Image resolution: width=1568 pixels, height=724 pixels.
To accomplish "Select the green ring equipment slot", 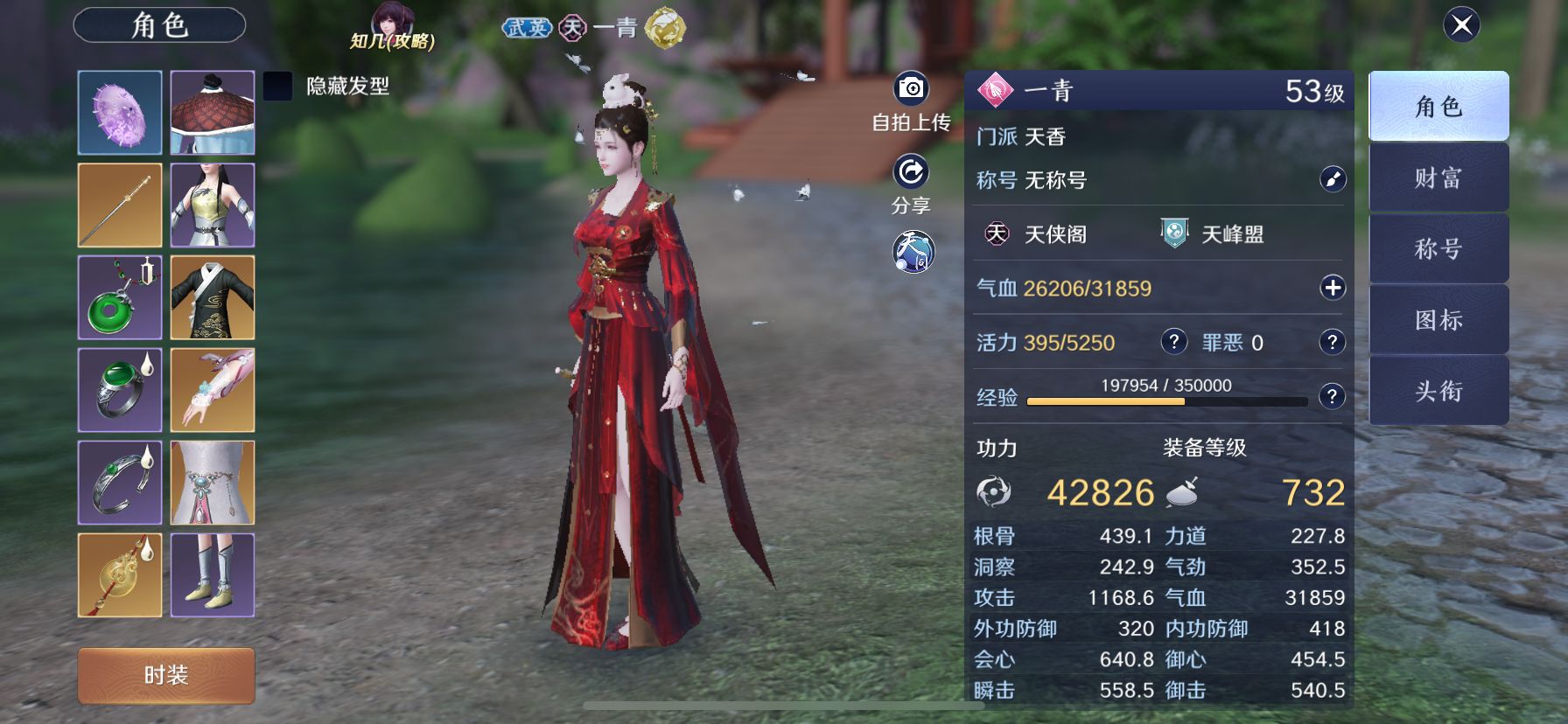I will coord(120,391).
